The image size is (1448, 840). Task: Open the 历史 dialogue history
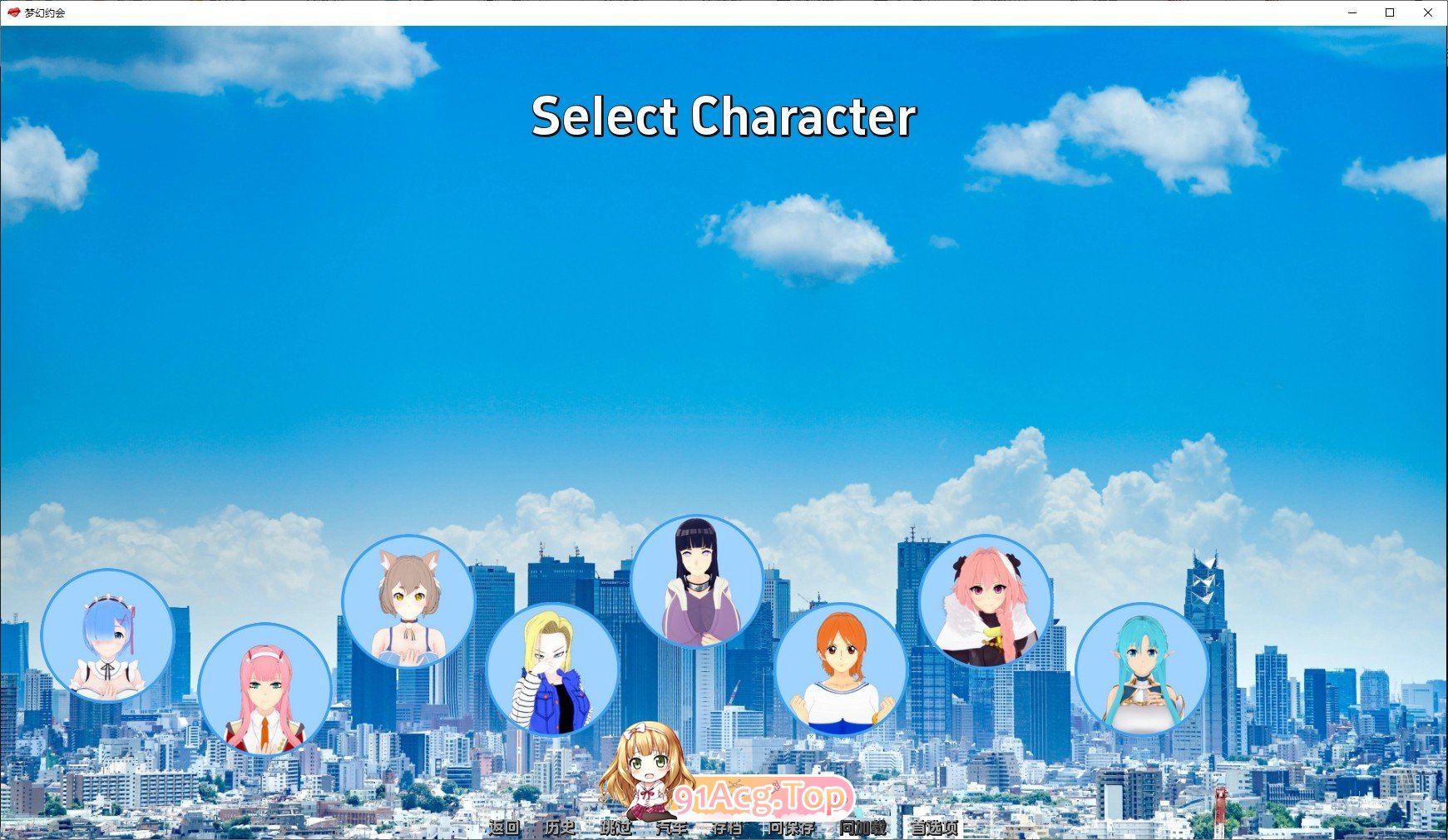click(559, 828)
